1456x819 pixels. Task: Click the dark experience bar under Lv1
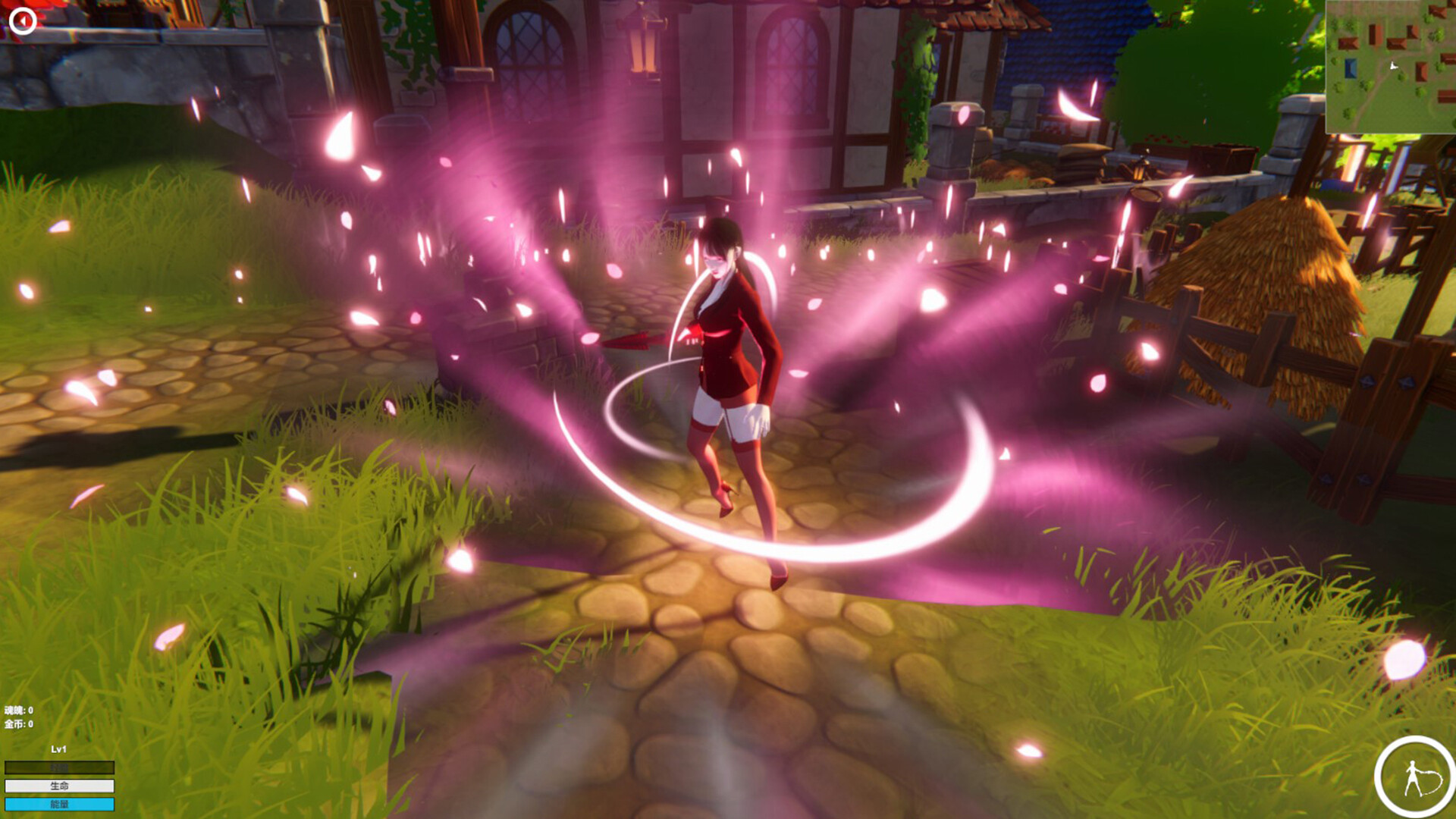(59, 767)
